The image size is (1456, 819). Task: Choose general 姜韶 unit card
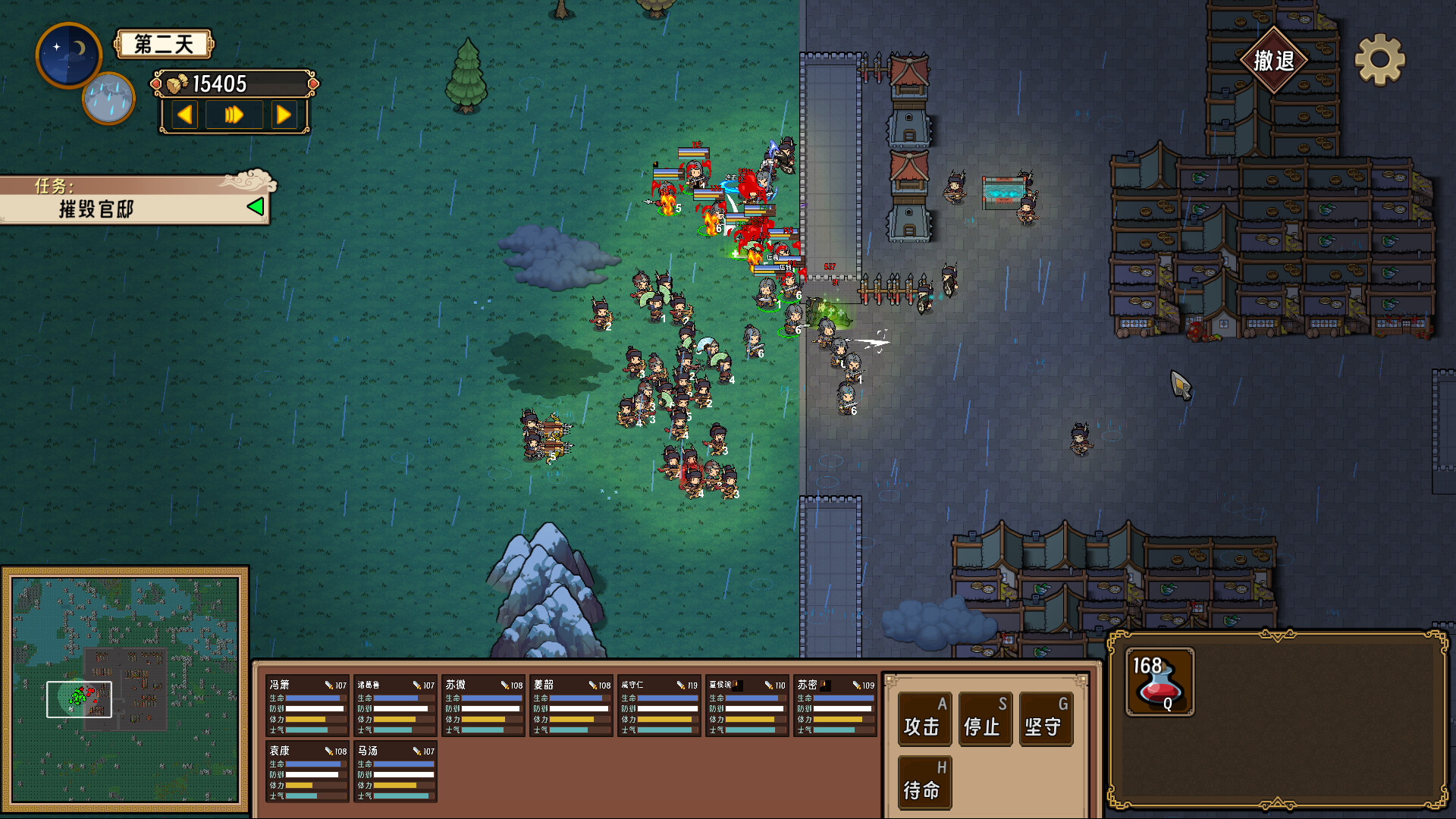click(x=571, y=706)
